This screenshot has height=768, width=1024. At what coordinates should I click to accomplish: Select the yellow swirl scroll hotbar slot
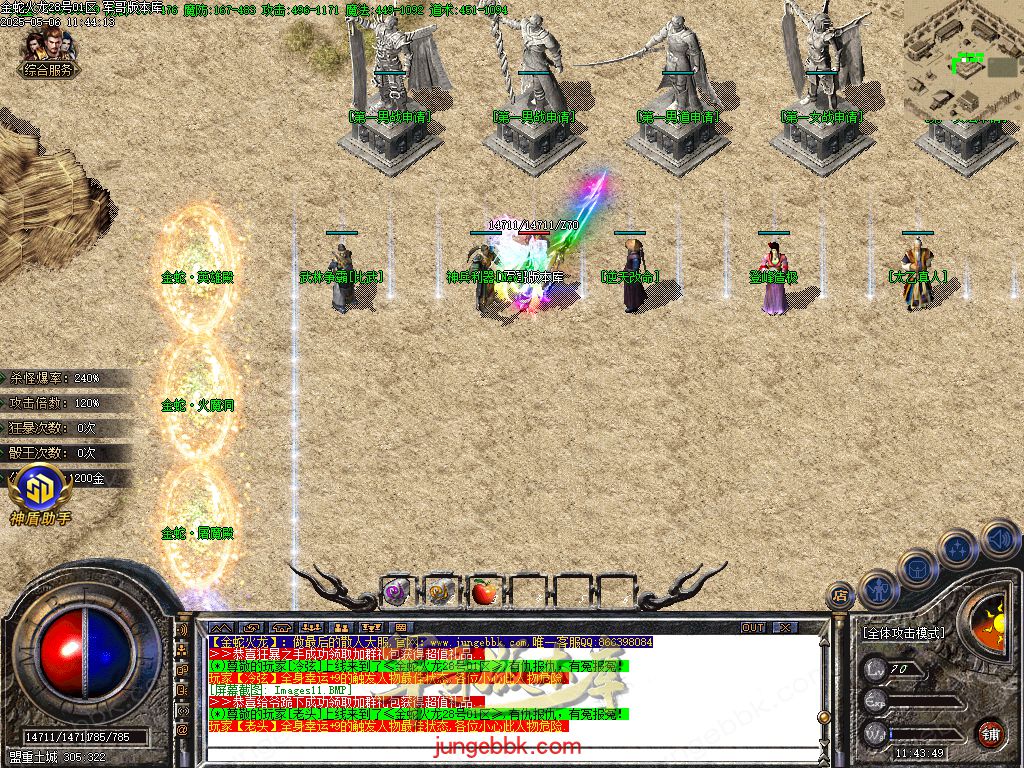(x=440, y=592)
